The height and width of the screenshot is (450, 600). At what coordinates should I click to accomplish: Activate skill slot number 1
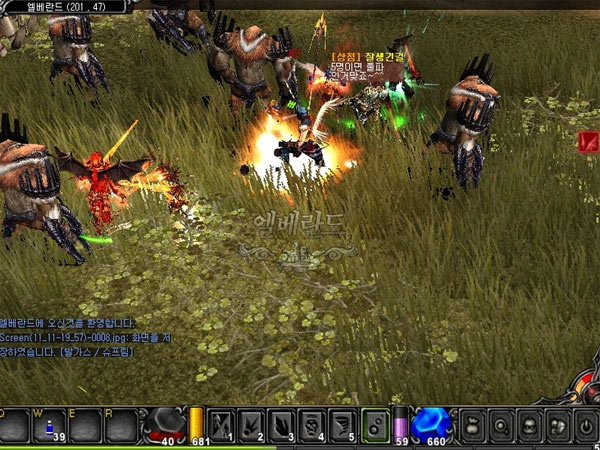(x=221, y=424)
